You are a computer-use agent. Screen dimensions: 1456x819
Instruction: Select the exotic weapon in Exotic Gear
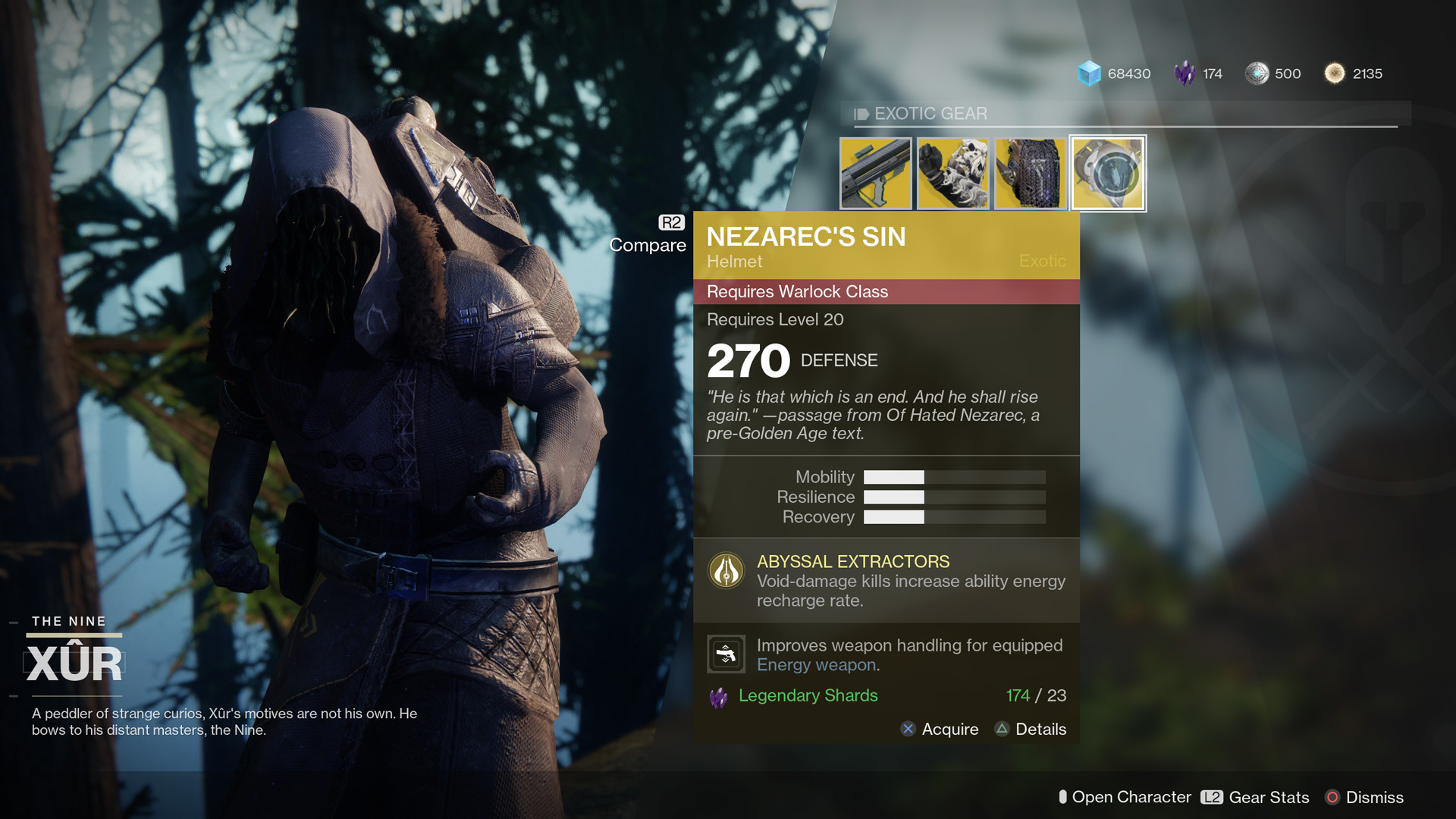(876, 174)
